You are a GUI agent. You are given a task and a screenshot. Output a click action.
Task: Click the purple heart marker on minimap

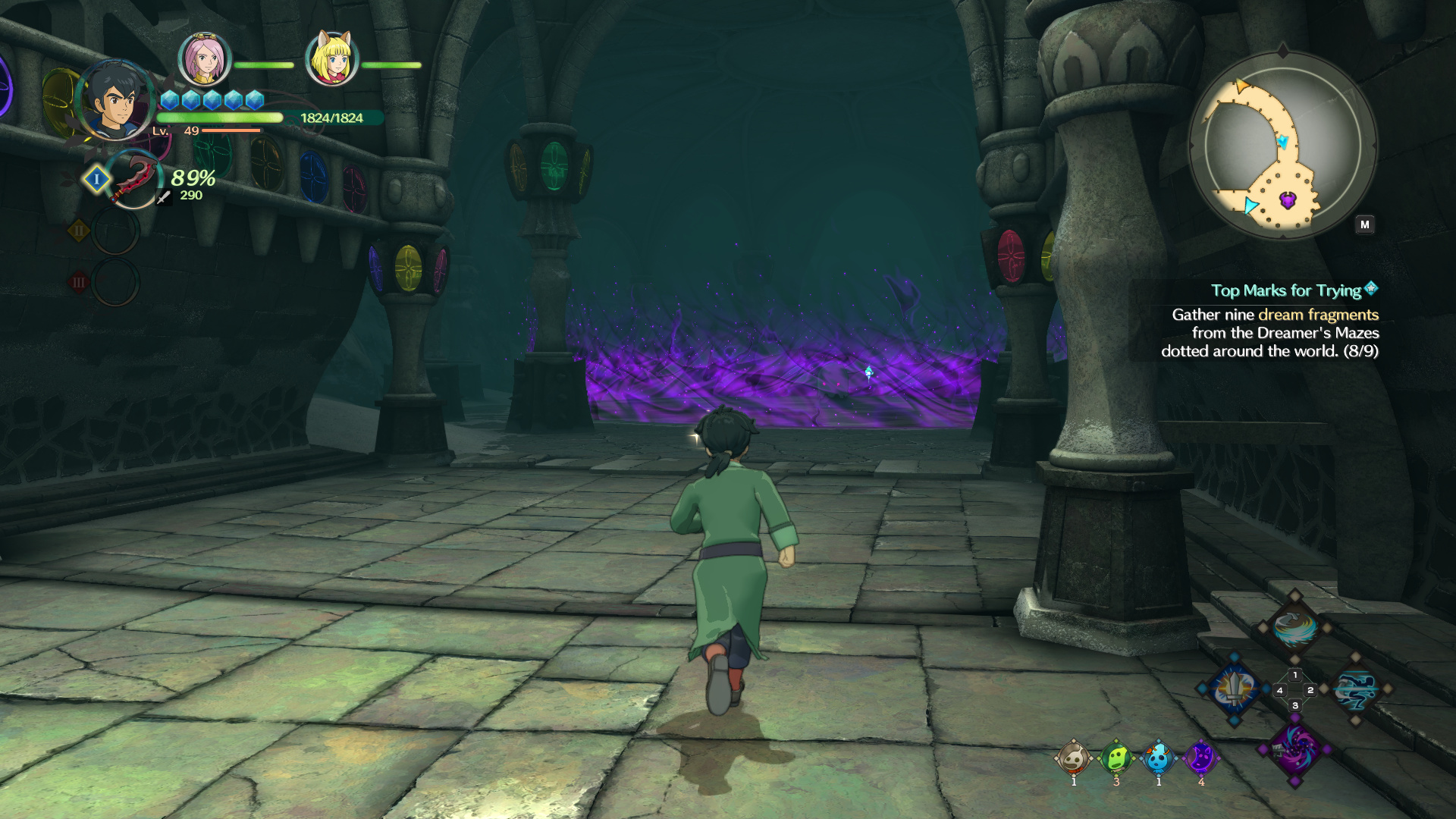click(1288, 200)
